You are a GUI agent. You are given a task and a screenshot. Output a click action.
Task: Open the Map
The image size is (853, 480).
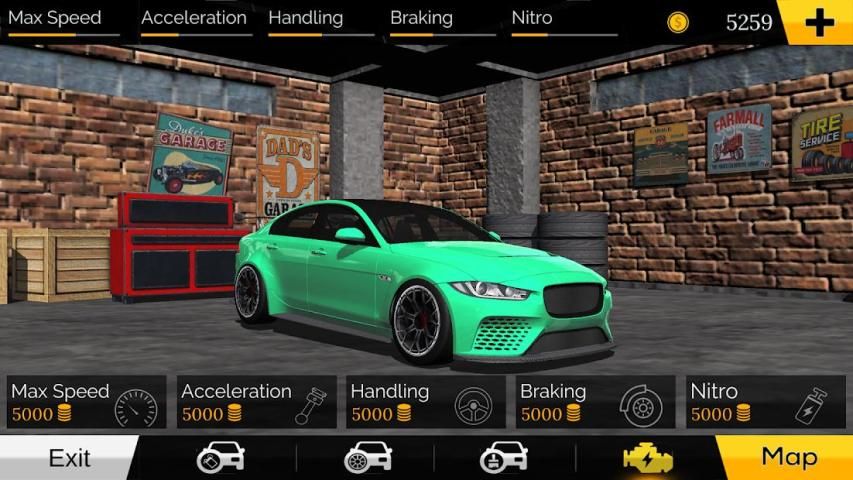[788, 458]
